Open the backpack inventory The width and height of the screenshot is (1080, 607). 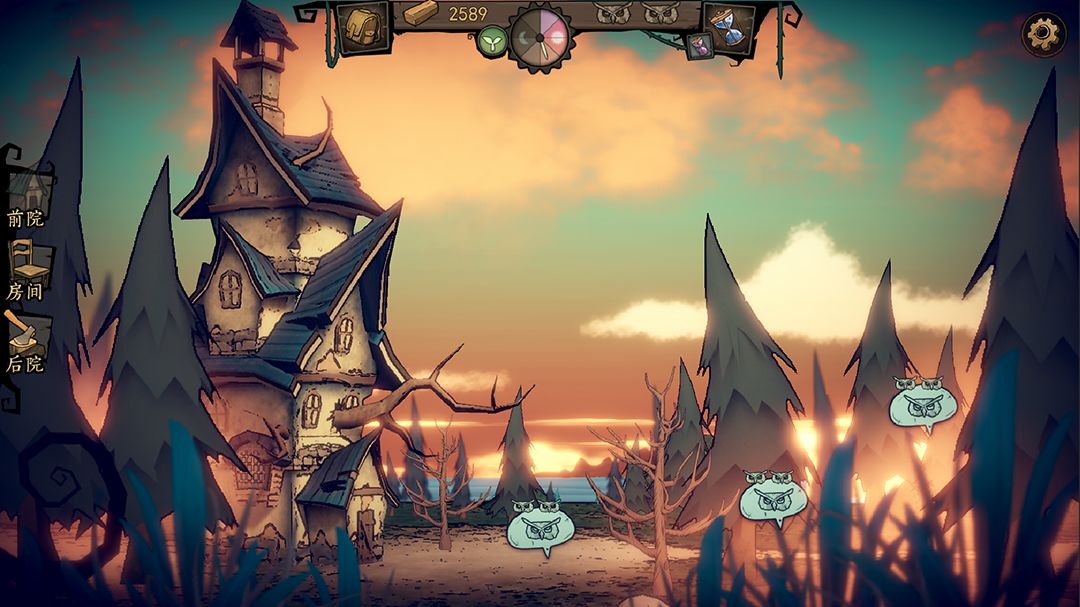(362, 26)
